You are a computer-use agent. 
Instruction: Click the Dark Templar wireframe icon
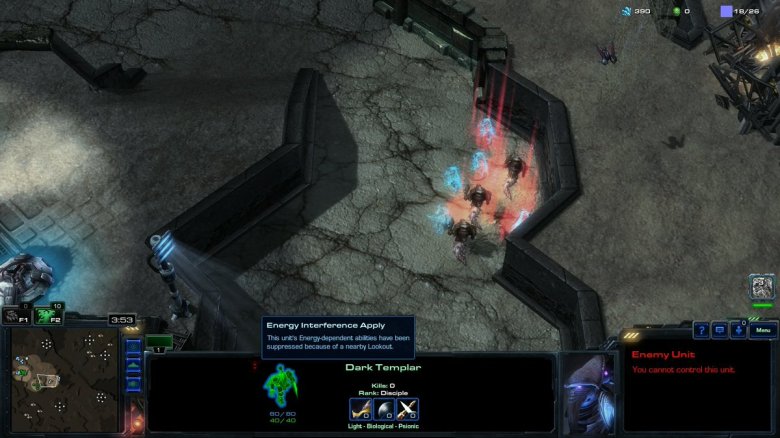(x=281, y=386)
